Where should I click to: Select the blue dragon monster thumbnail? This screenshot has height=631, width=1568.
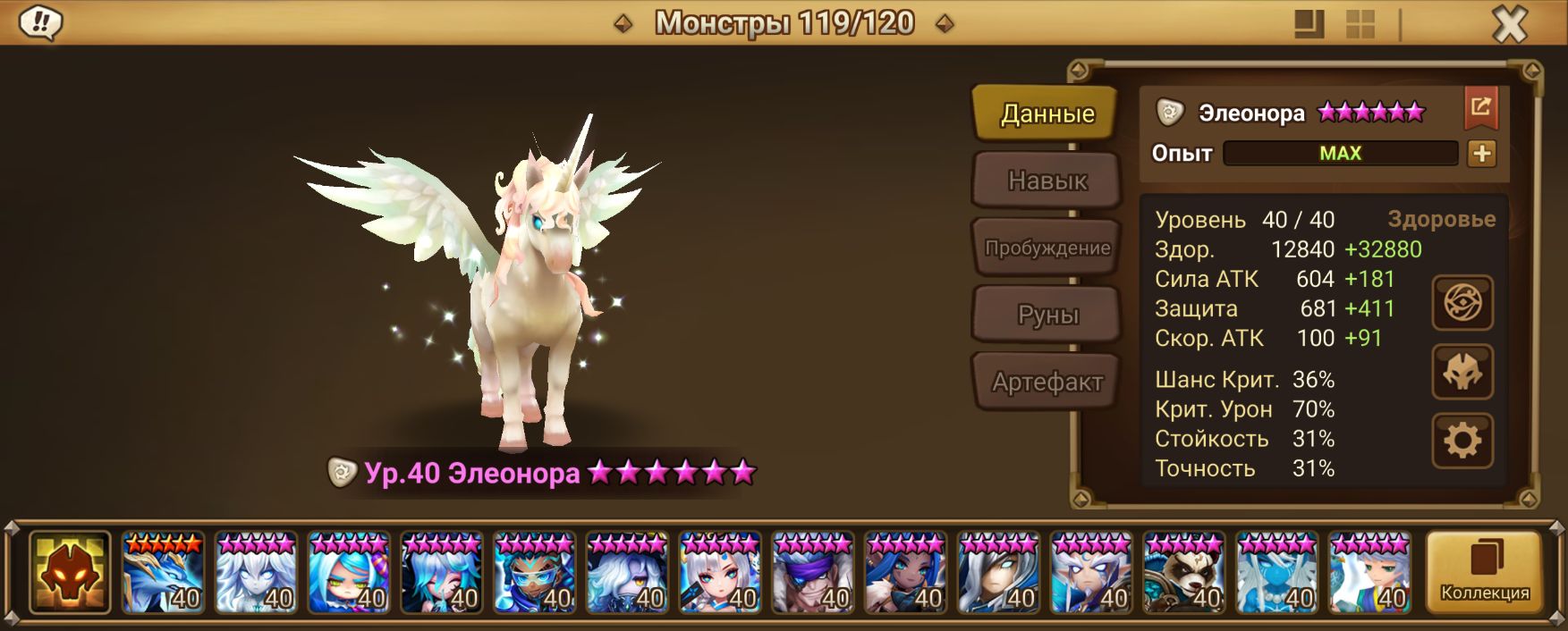(x=163, y=572)
